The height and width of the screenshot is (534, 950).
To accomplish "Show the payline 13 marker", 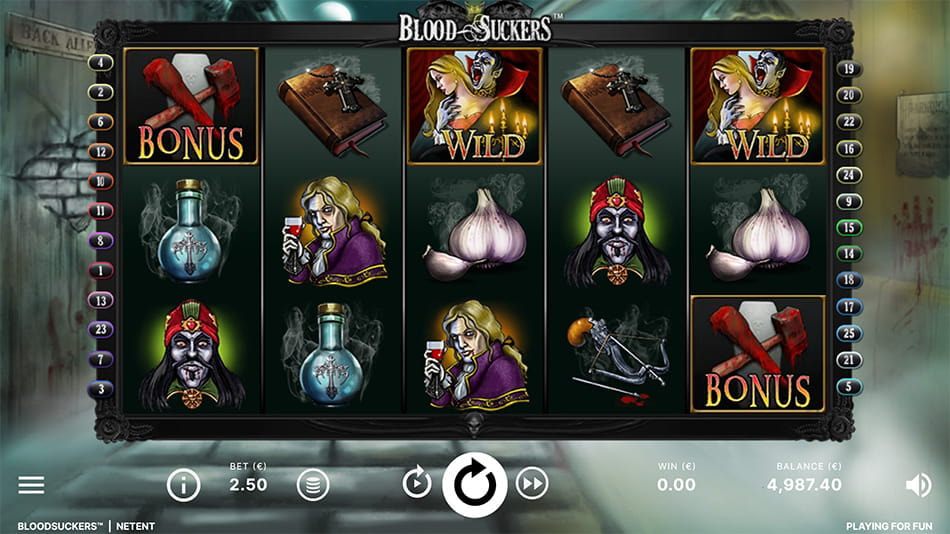I will (102, 300).
